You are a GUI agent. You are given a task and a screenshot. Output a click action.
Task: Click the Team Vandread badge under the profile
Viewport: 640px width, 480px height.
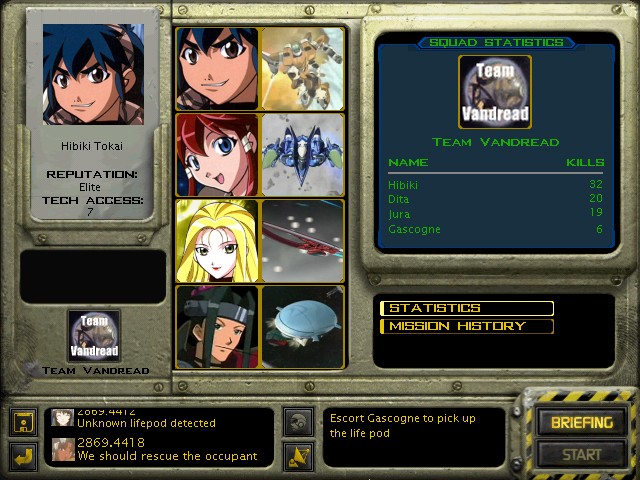(94, 336)
